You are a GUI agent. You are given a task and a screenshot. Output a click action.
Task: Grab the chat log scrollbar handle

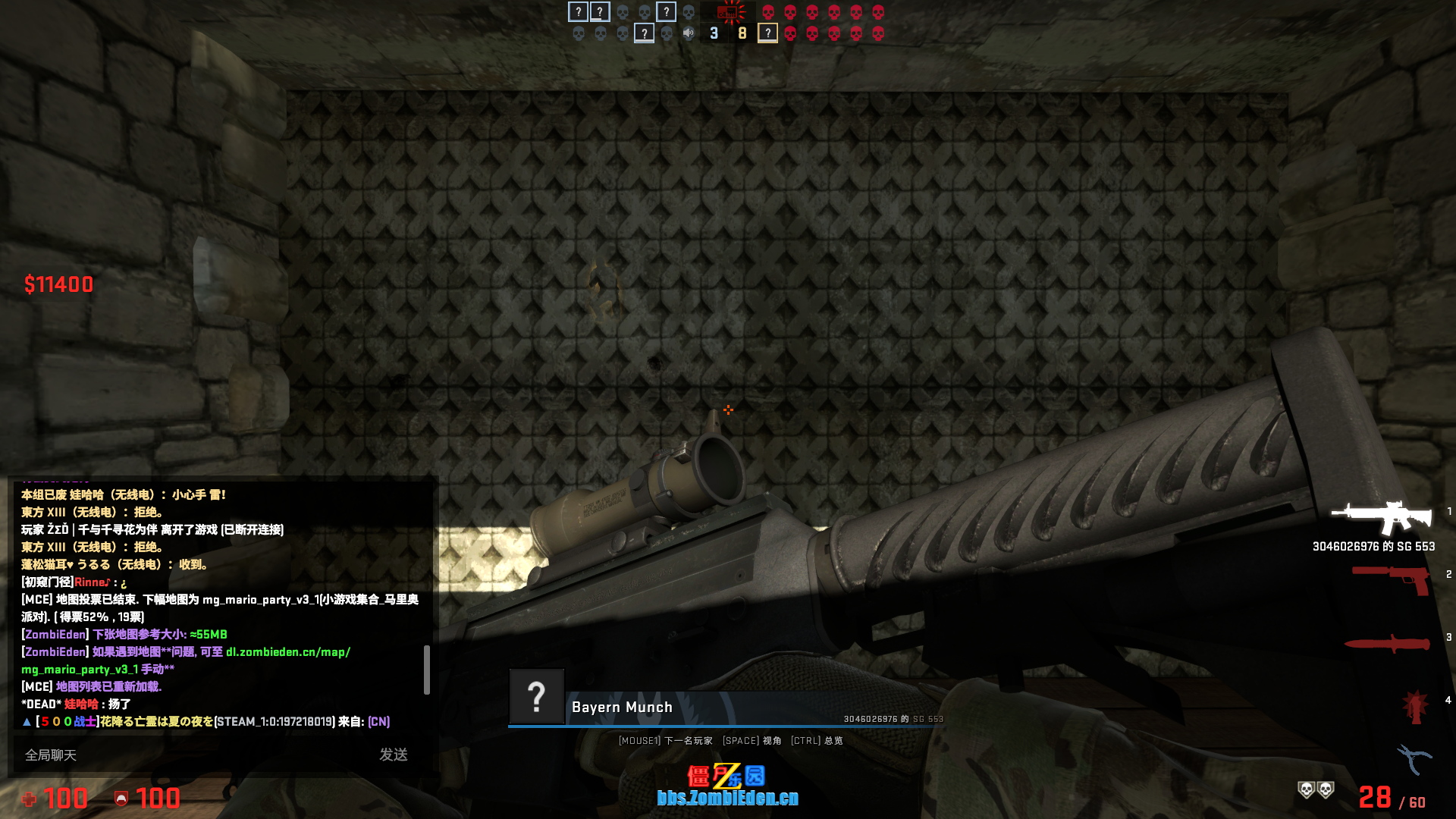pyautogui.click(x=427, y=670)
